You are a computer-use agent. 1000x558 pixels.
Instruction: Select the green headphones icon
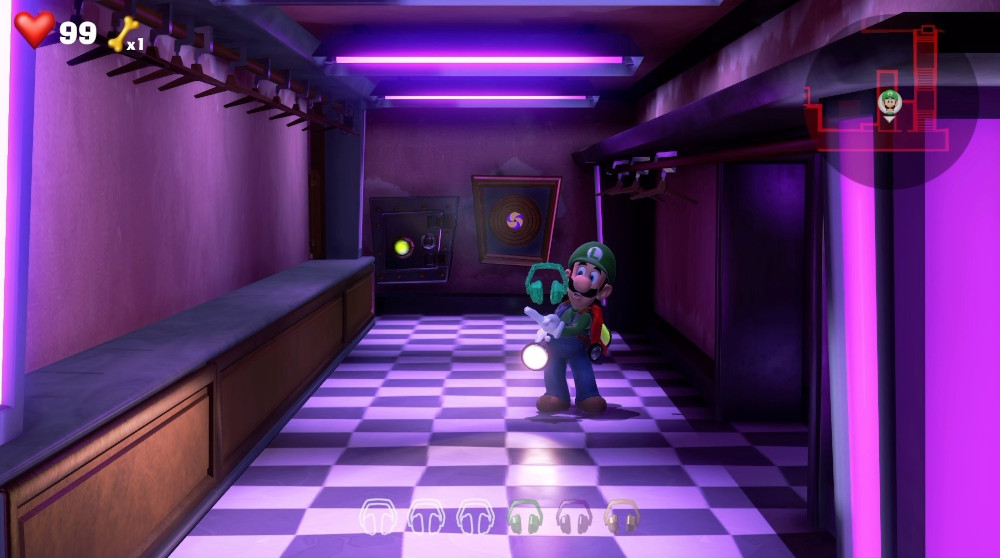coord(524,516)
